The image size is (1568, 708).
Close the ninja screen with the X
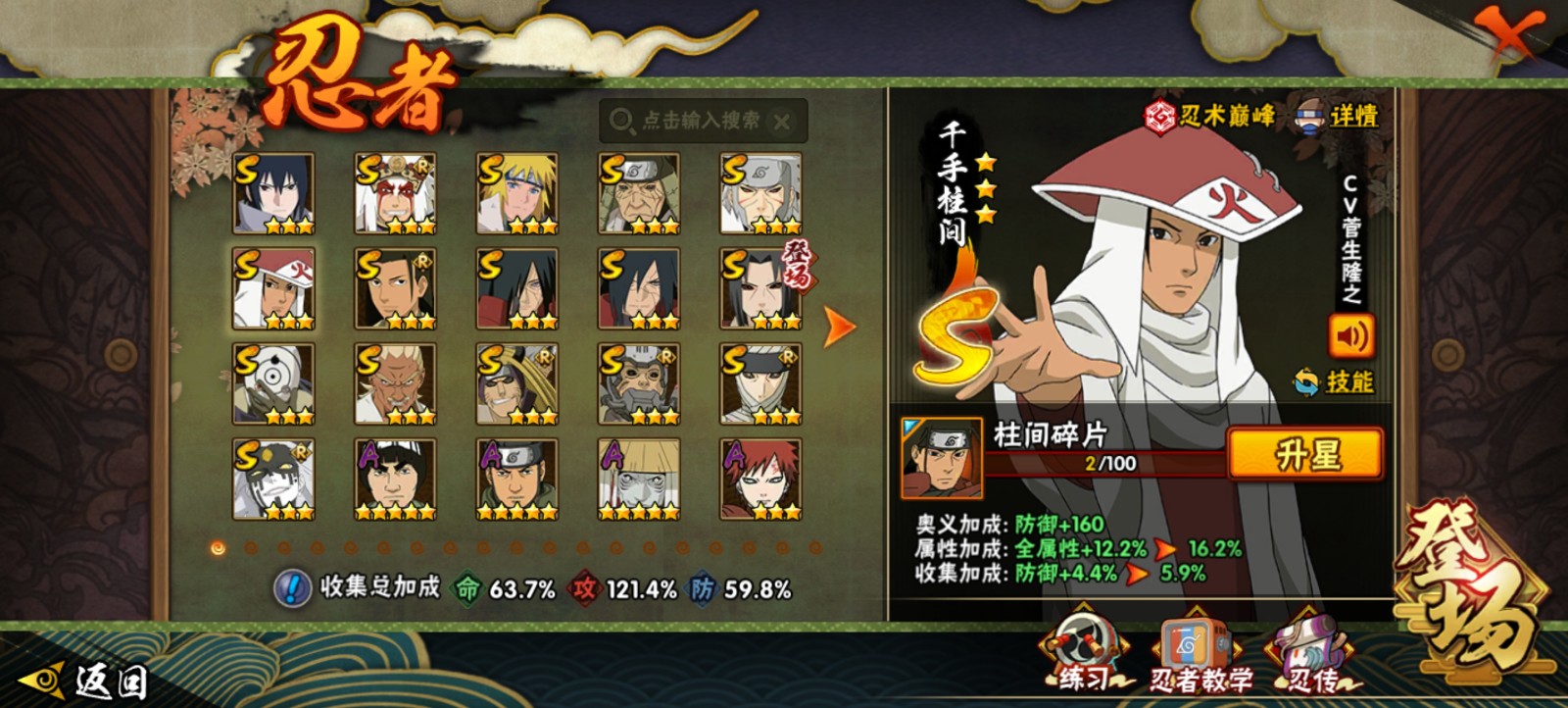pyautogui.click(x=1510, y=35)
